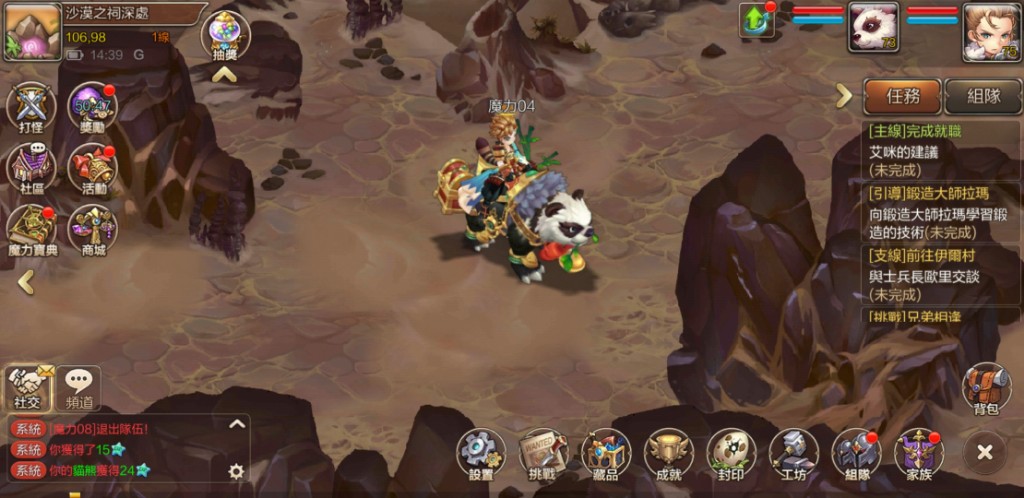The image size is (1024, 498).
Task: Select the 完成就職 main quest entry
Action: click(x=928, y=150)
